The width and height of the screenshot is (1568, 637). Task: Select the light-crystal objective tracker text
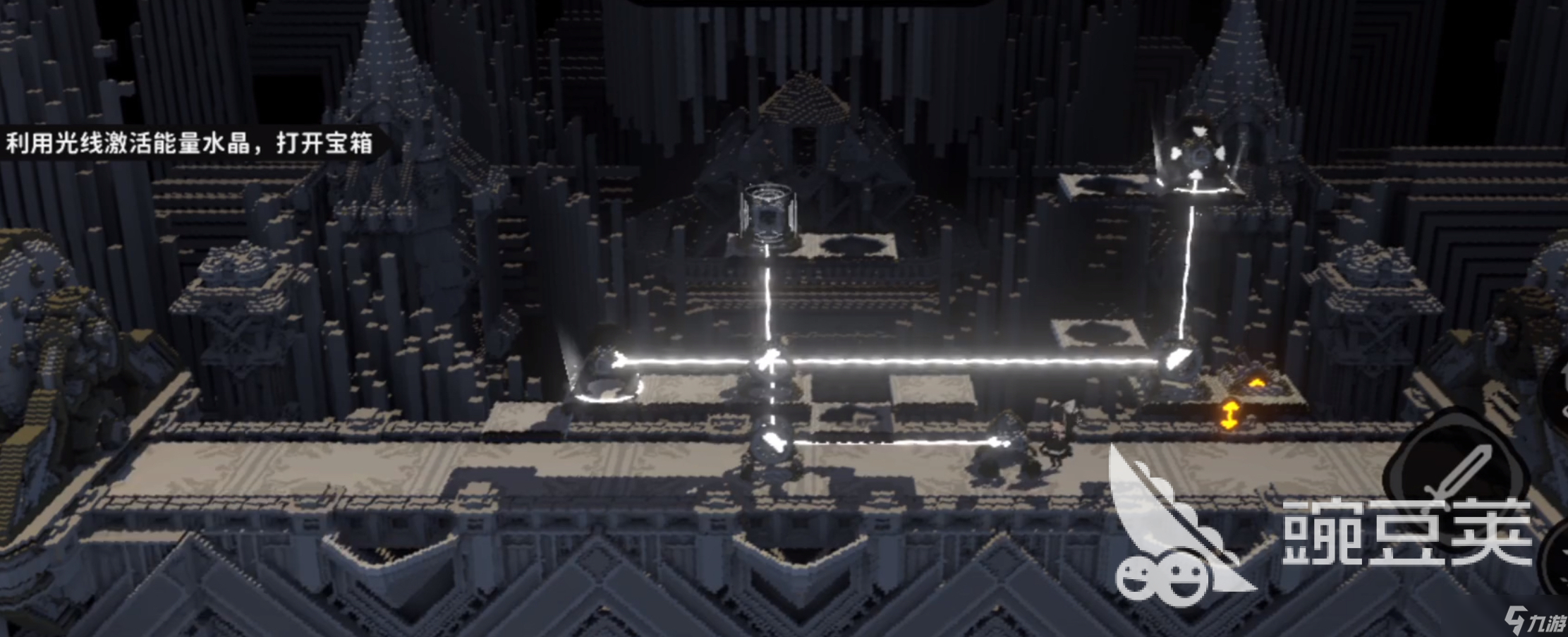(x=189, y=143)
